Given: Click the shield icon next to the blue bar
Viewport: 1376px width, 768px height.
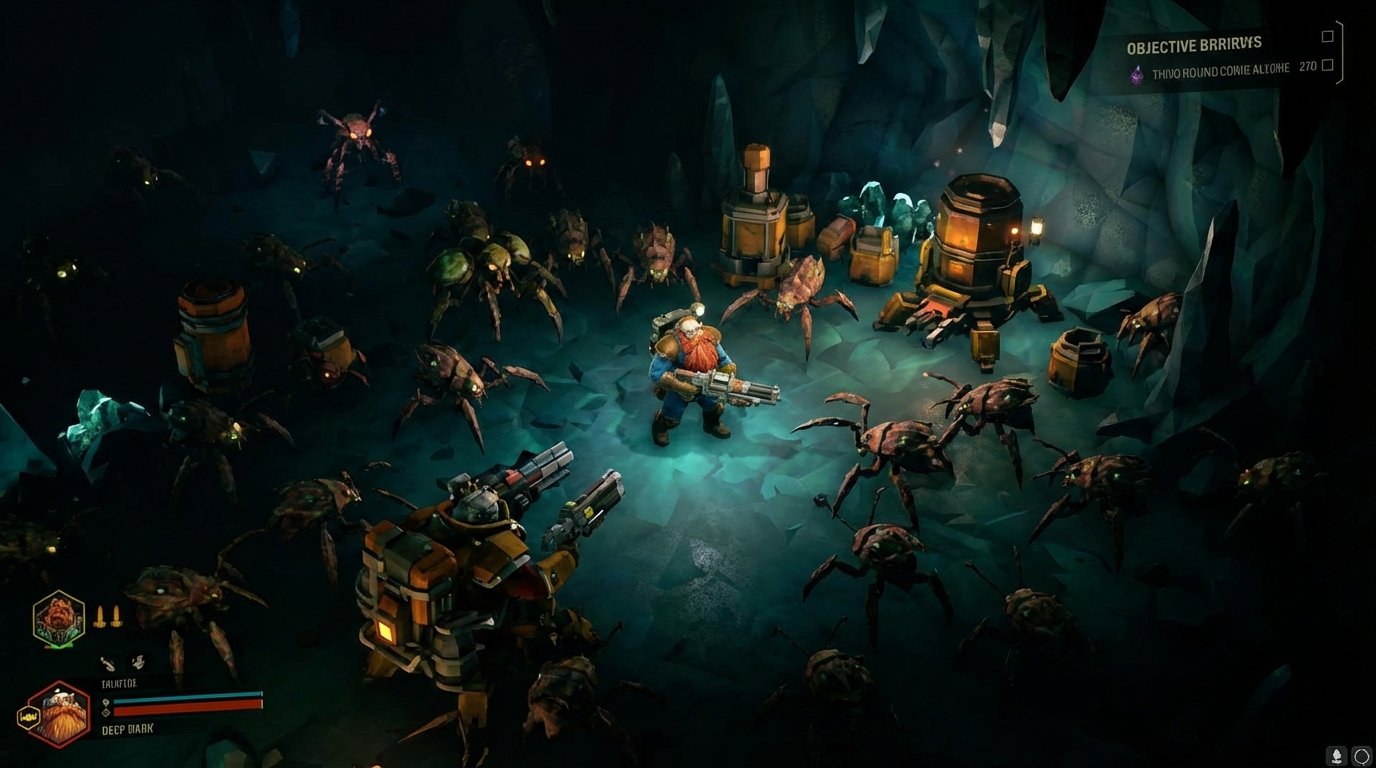Looking at the screenshot, I should coord(106,702).
